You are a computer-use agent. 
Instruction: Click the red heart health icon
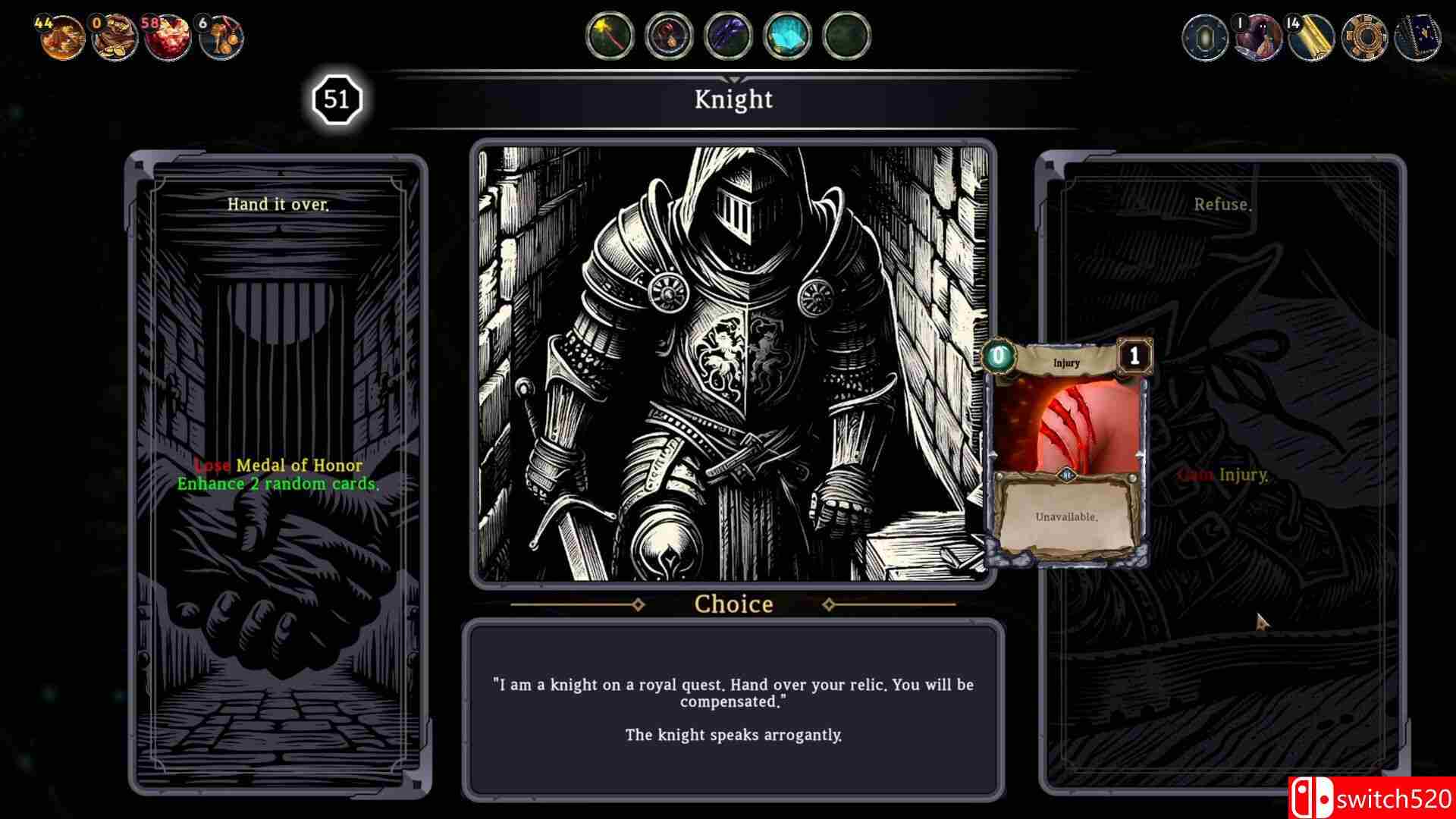point(168,37)
